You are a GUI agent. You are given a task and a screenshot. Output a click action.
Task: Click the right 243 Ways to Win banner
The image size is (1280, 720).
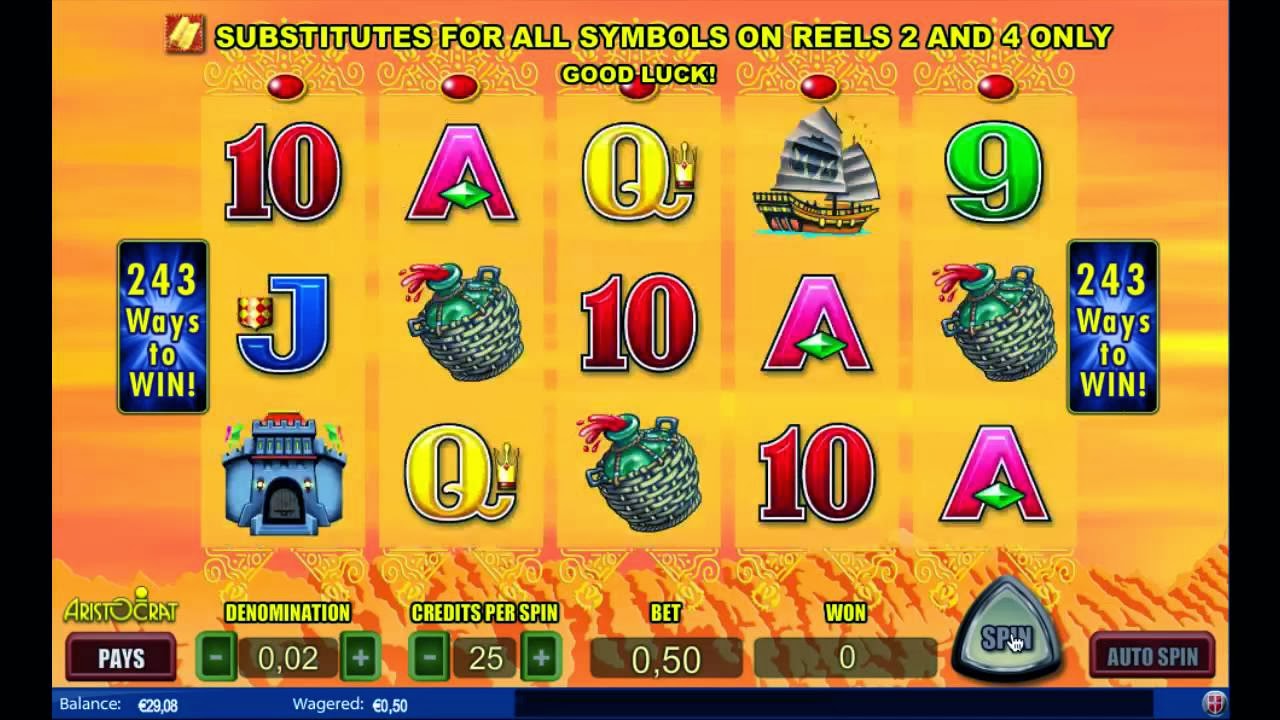tap(1112, 323)
